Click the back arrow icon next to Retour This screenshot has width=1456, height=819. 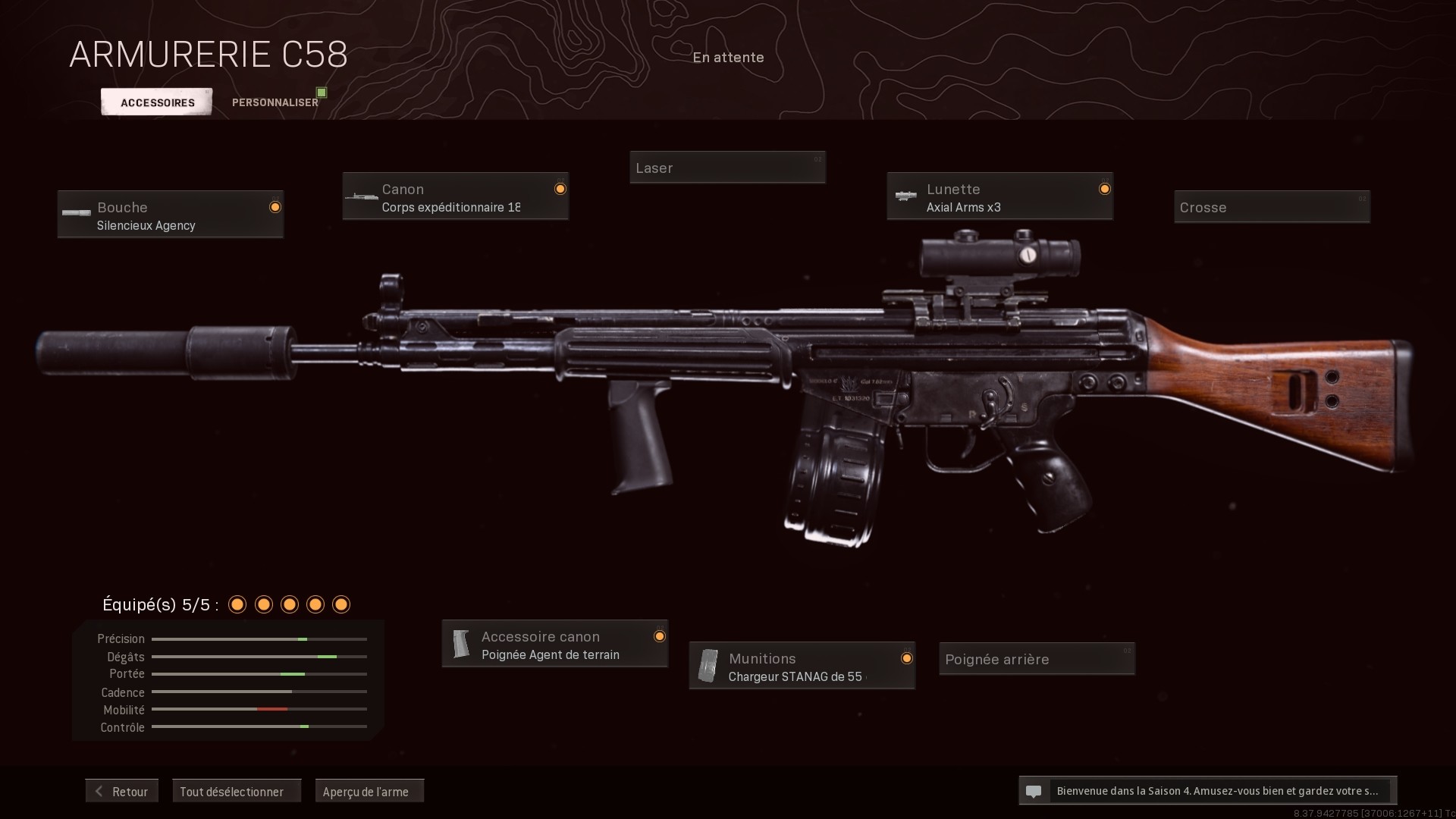99,790
